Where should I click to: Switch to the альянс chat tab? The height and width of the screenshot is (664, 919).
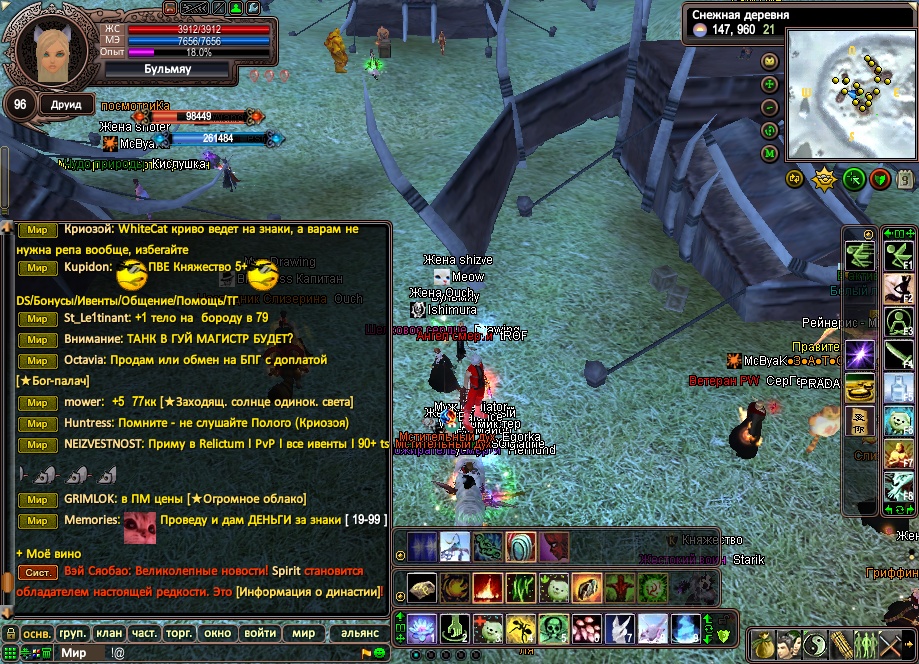pos(360,634)
